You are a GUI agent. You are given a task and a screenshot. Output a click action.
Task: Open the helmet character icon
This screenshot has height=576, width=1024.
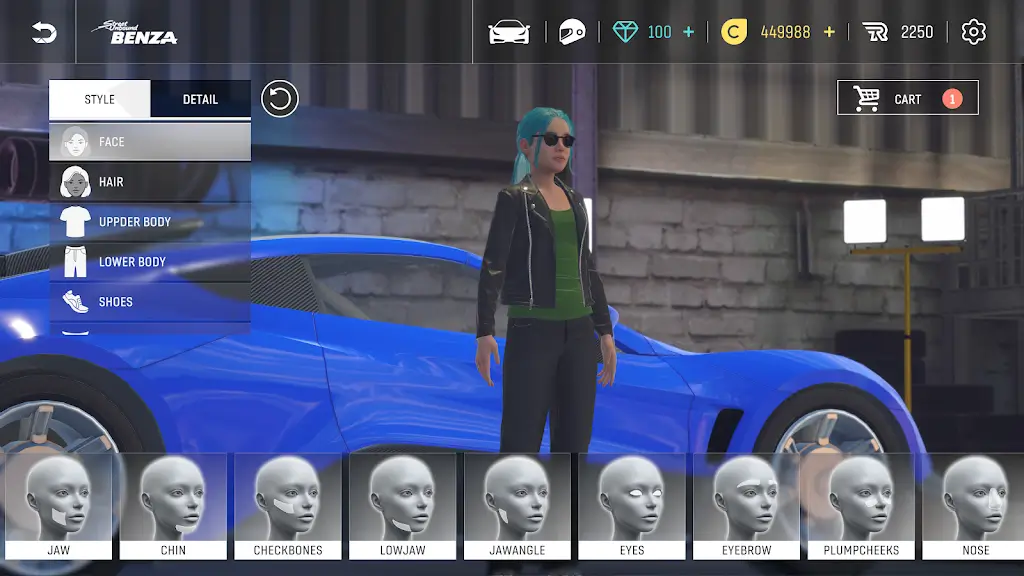tap(571, 32)
